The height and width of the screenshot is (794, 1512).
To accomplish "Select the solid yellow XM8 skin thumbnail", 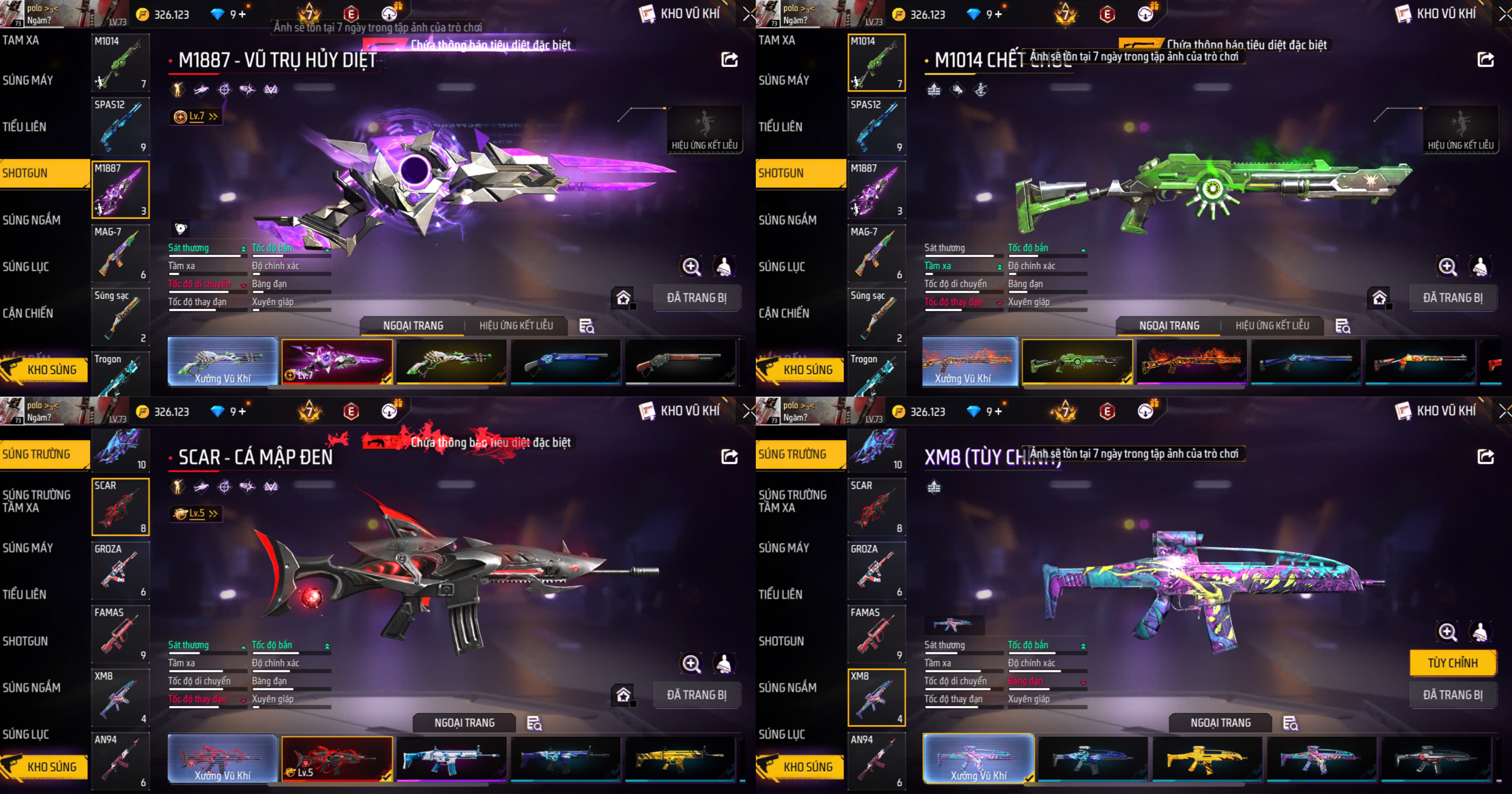I will pyautogui.click(x=1206, y=757).
